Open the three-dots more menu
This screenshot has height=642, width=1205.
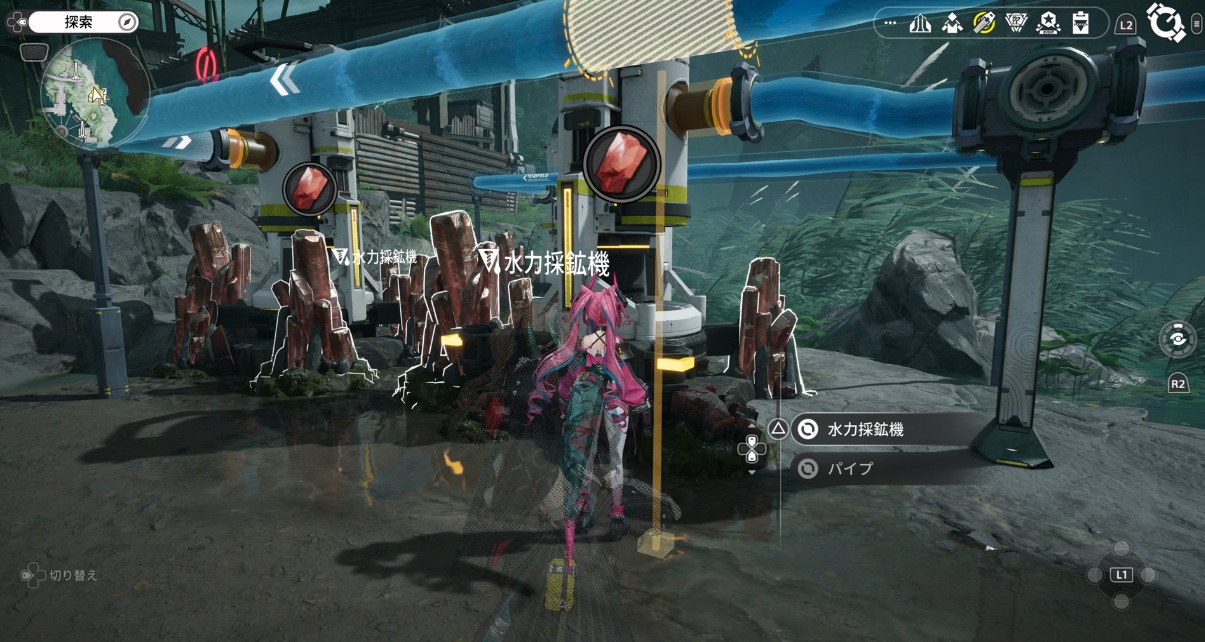[890, 22]
